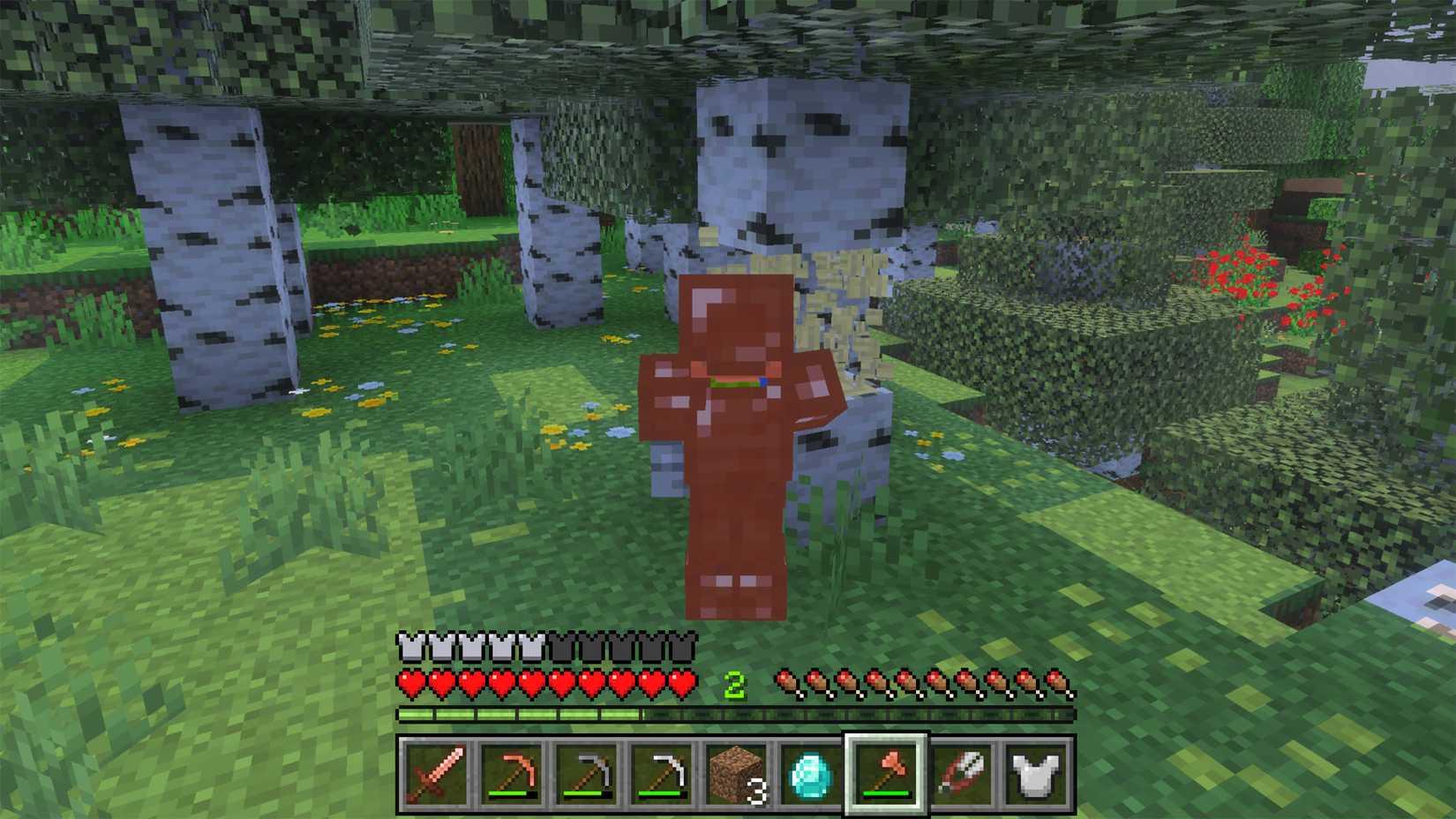Click the green experience level number 2
The height and width of the screenshot is (819, 1456).
[734, 682]
